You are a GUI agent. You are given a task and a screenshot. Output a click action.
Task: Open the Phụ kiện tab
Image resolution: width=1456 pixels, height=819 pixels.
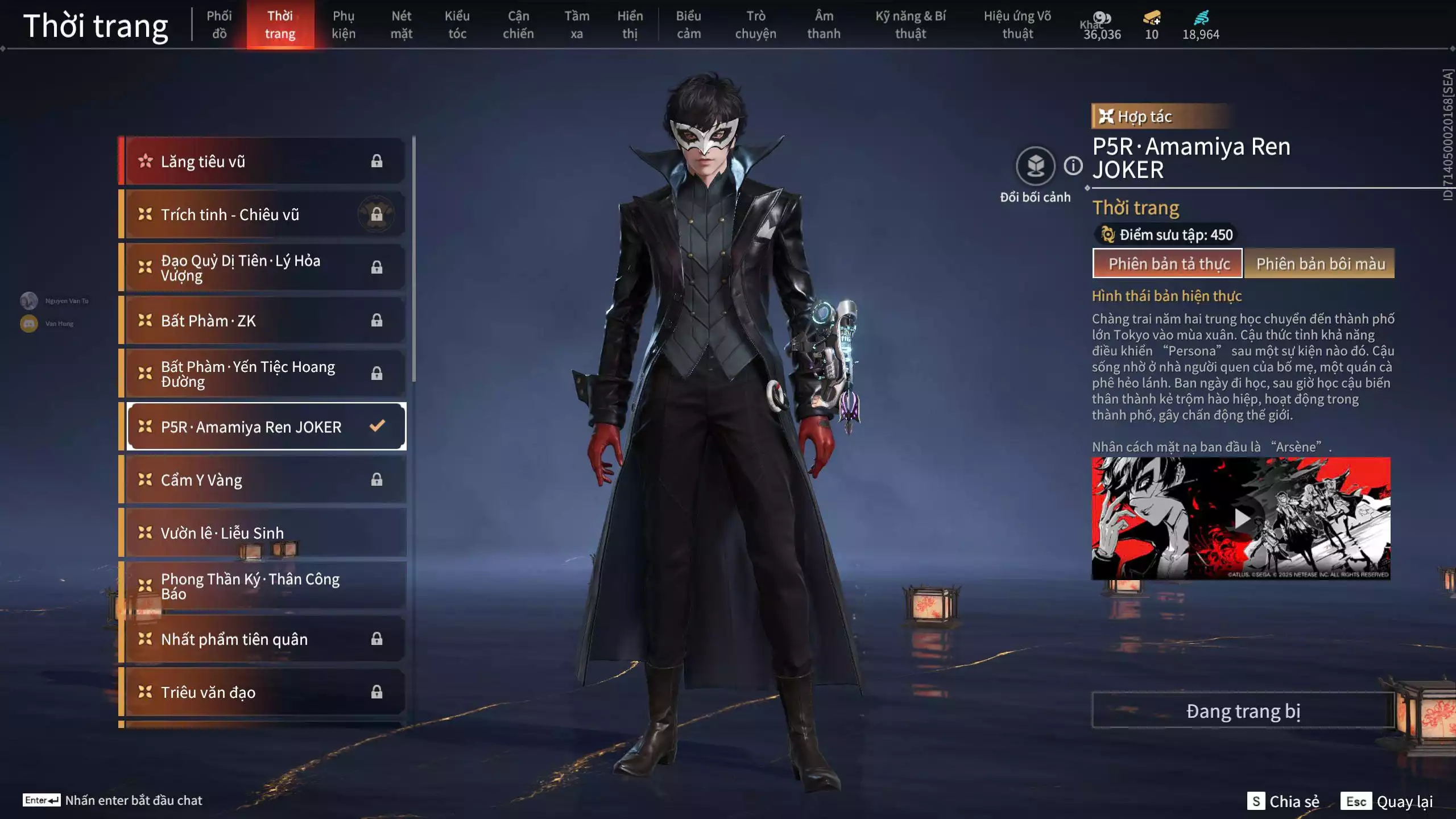(x=344, y=24)
